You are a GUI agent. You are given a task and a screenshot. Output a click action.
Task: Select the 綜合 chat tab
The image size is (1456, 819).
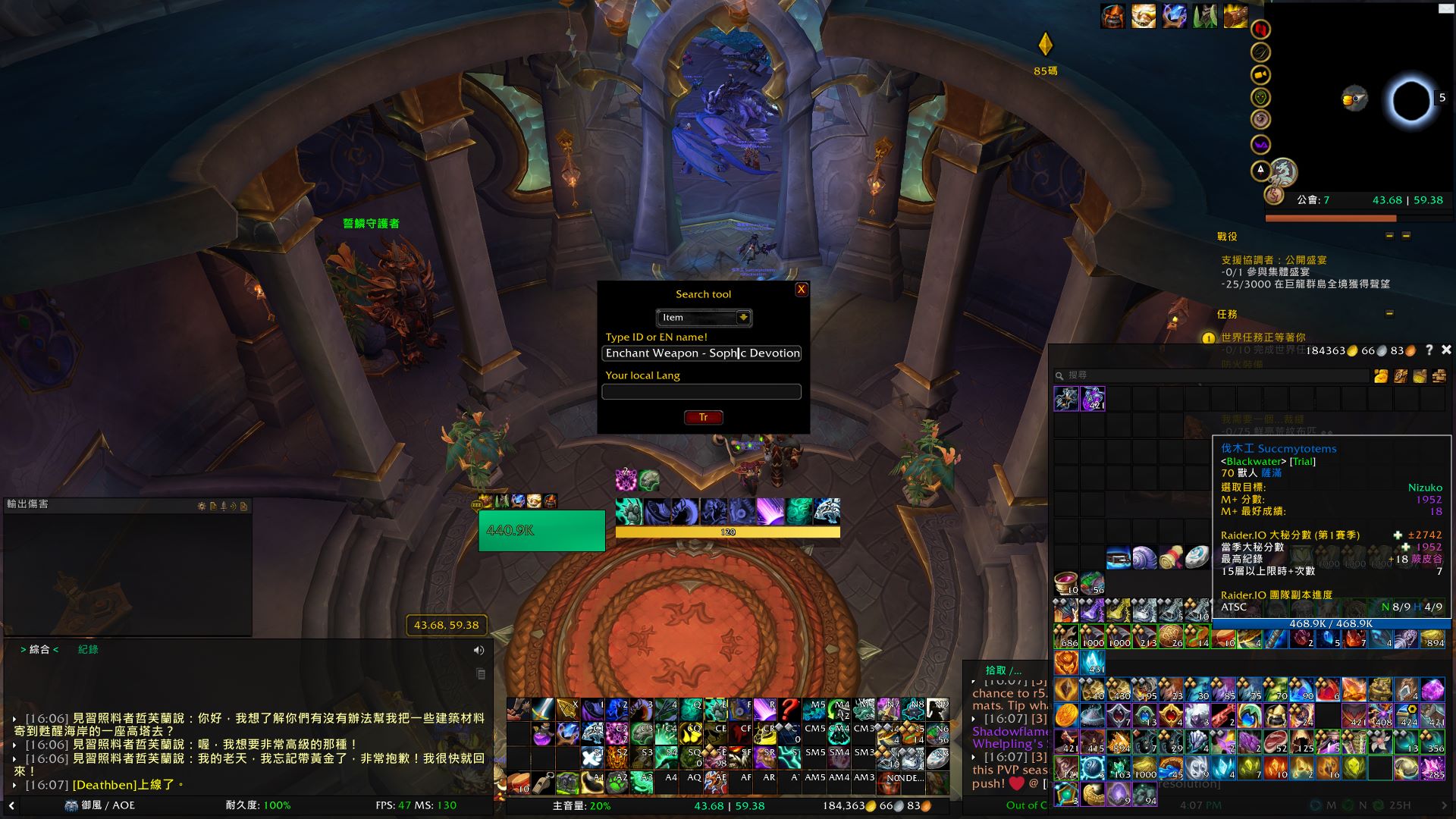point(38,649)
